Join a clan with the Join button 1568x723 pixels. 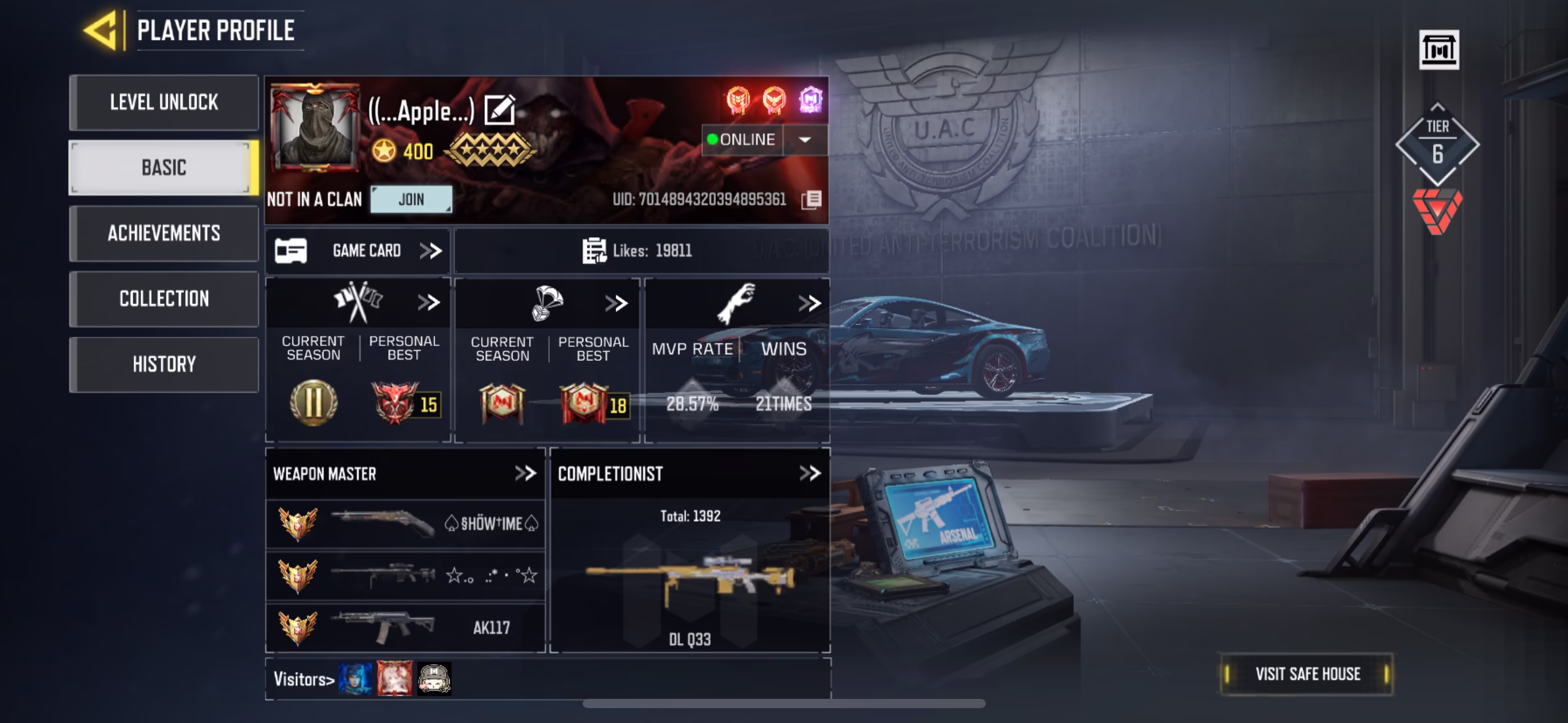[411, 199]
